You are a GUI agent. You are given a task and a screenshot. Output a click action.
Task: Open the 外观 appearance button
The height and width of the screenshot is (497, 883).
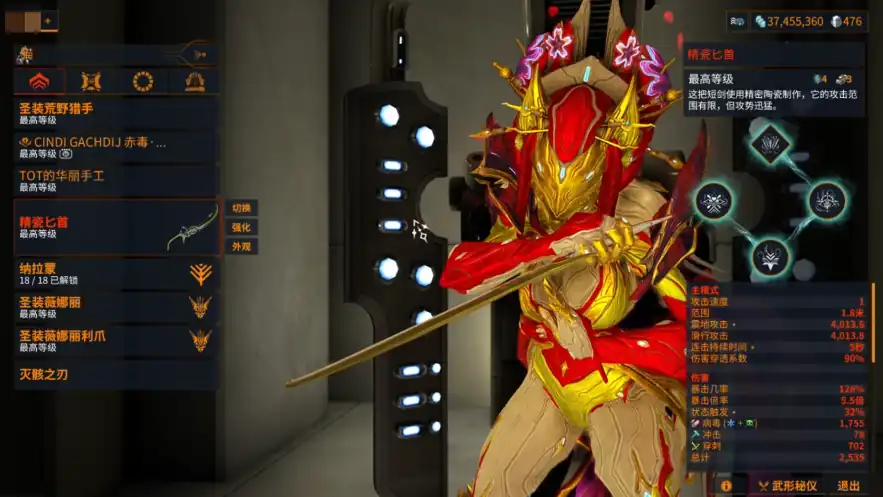point(241,246)
